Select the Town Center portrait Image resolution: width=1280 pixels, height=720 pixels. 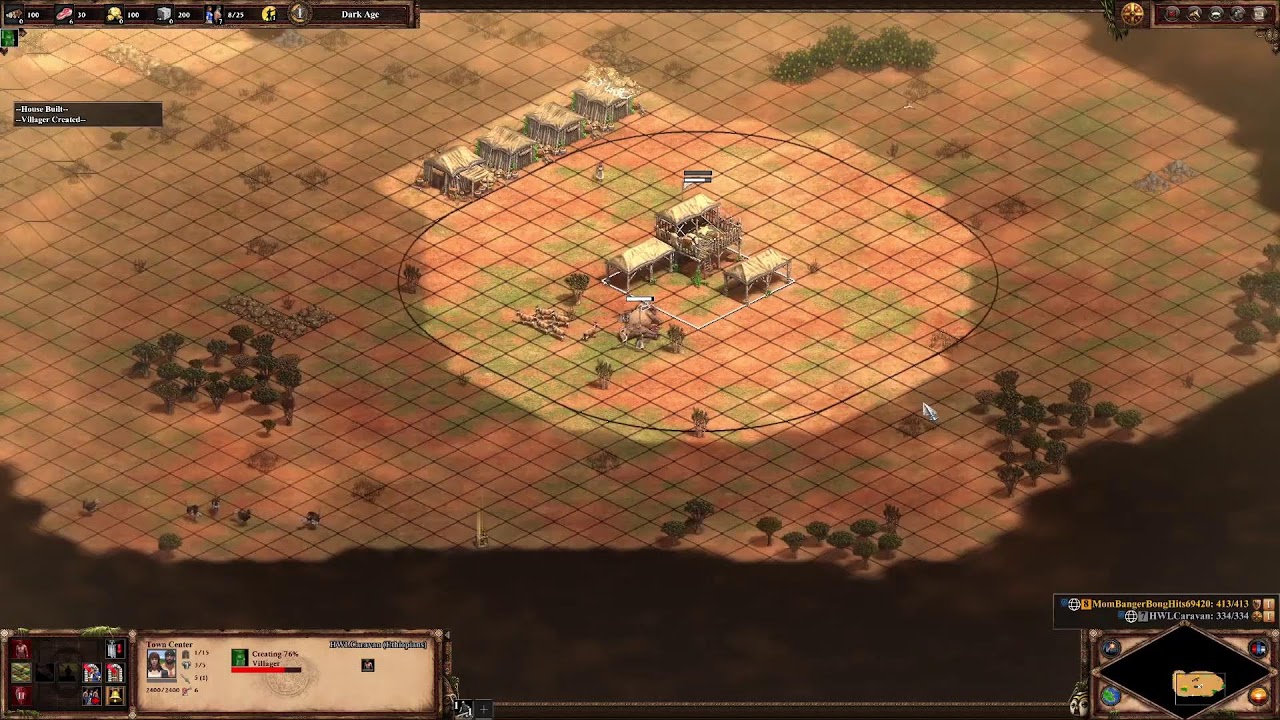pyautogui.click(x=161, y=665)
